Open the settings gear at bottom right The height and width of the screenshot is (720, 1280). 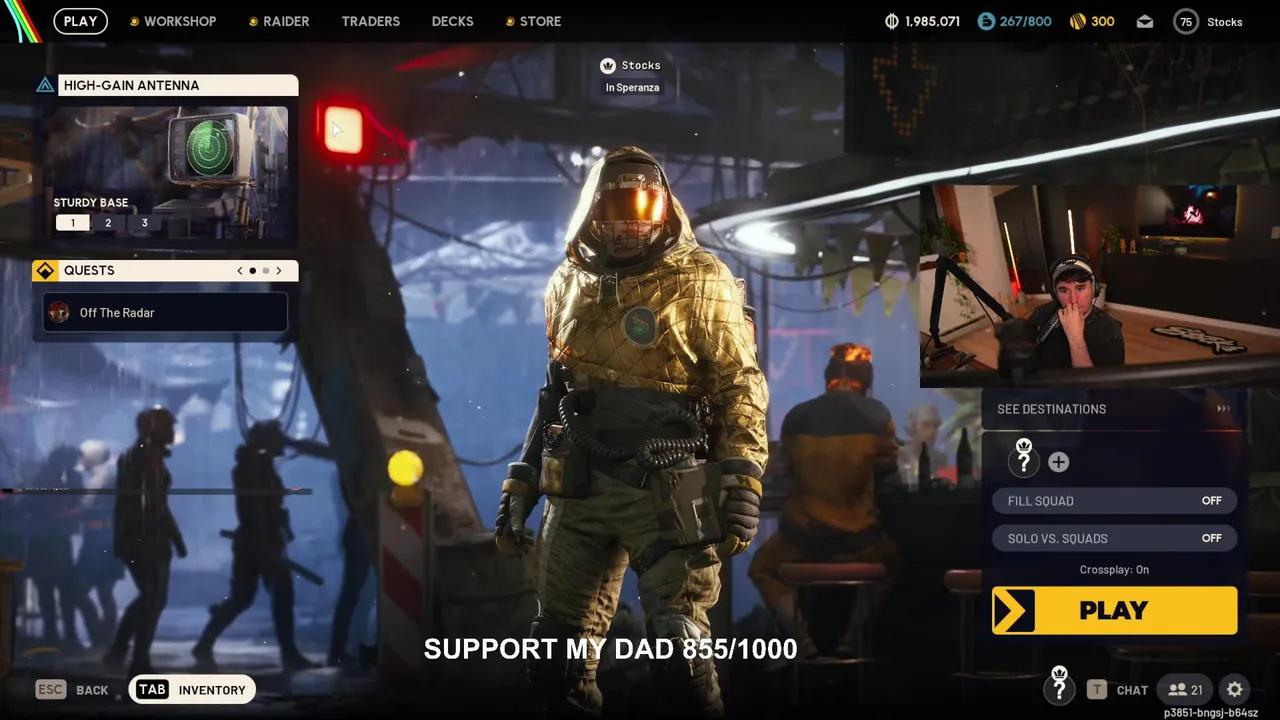(x=1234, y=689)
